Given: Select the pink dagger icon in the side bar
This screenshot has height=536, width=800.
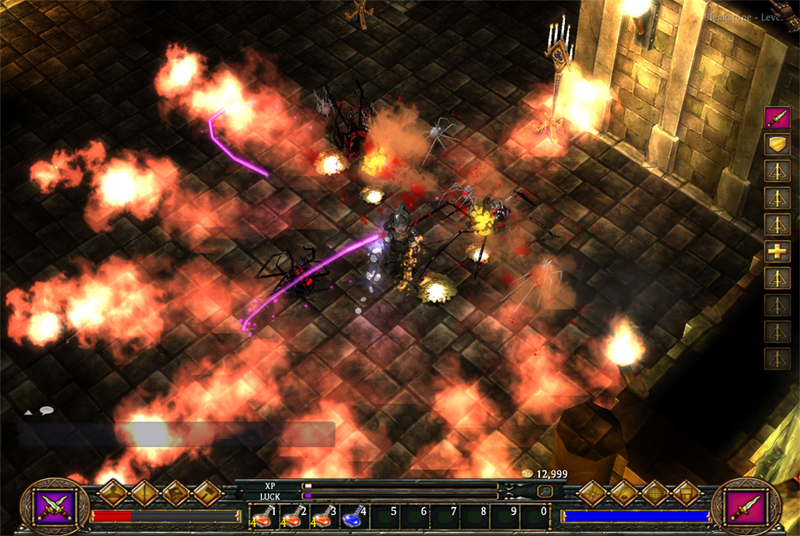Looking at the screenshot, I should pyautogui.click(x=777, y=118).
